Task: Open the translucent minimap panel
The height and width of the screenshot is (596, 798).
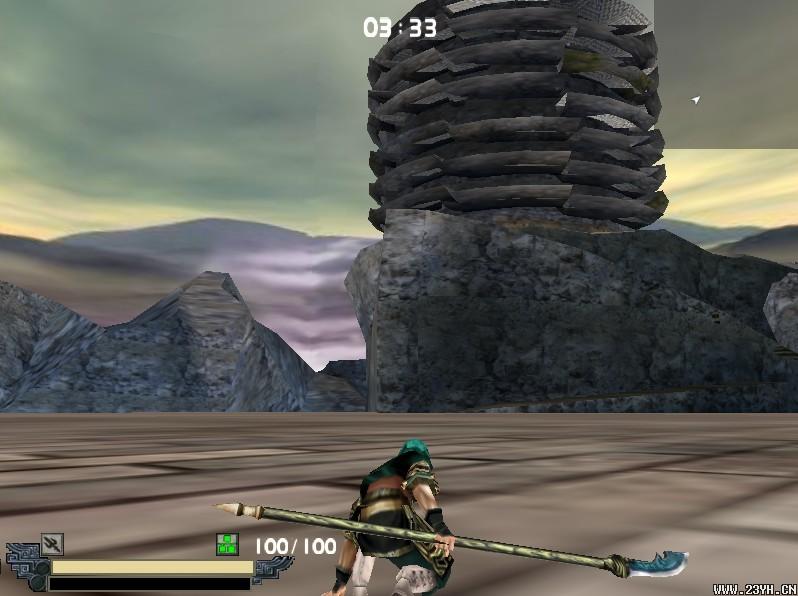Action: [x=725, y=75]
